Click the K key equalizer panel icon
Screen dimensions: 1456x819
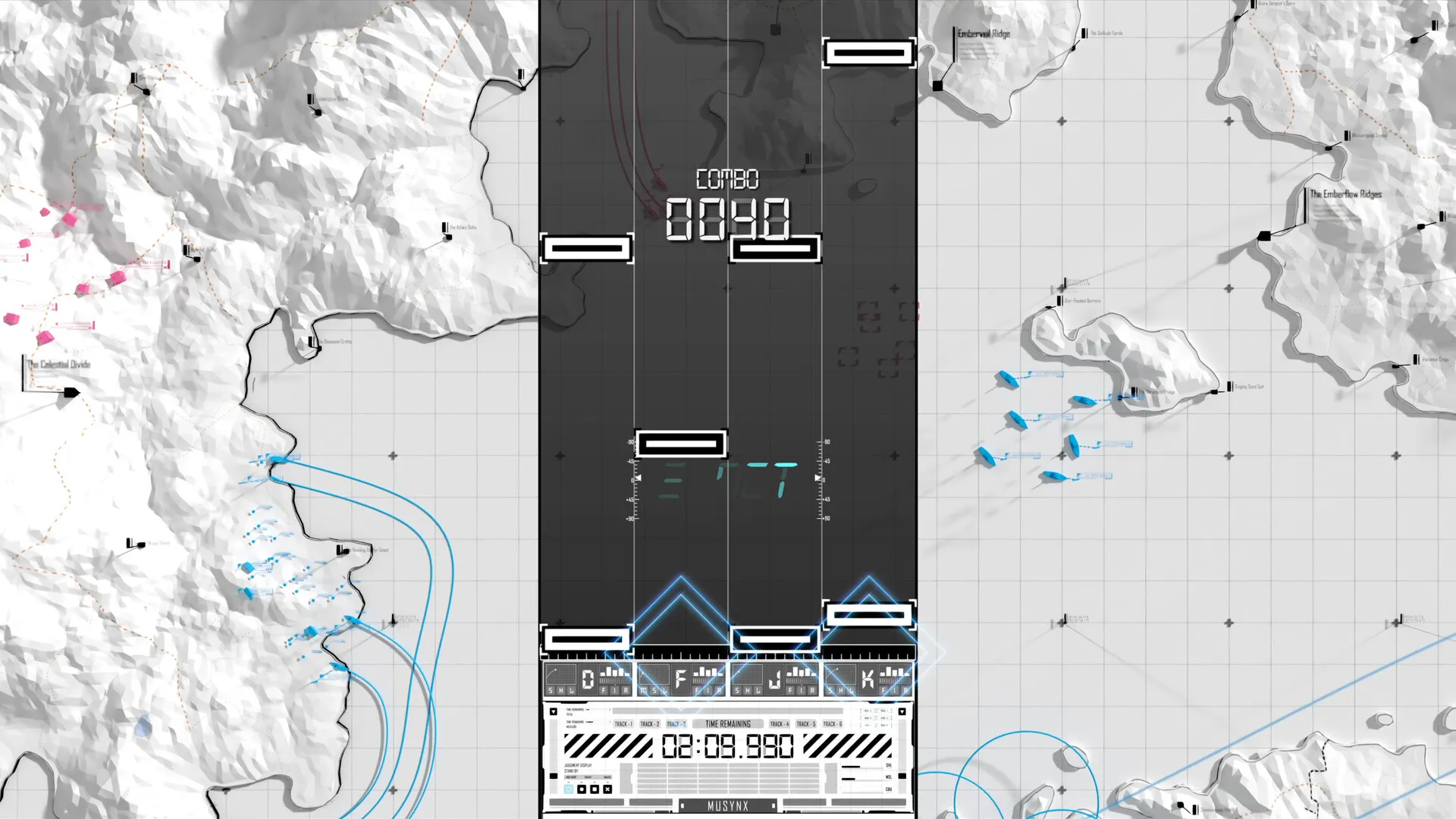(x=896, y=674)
